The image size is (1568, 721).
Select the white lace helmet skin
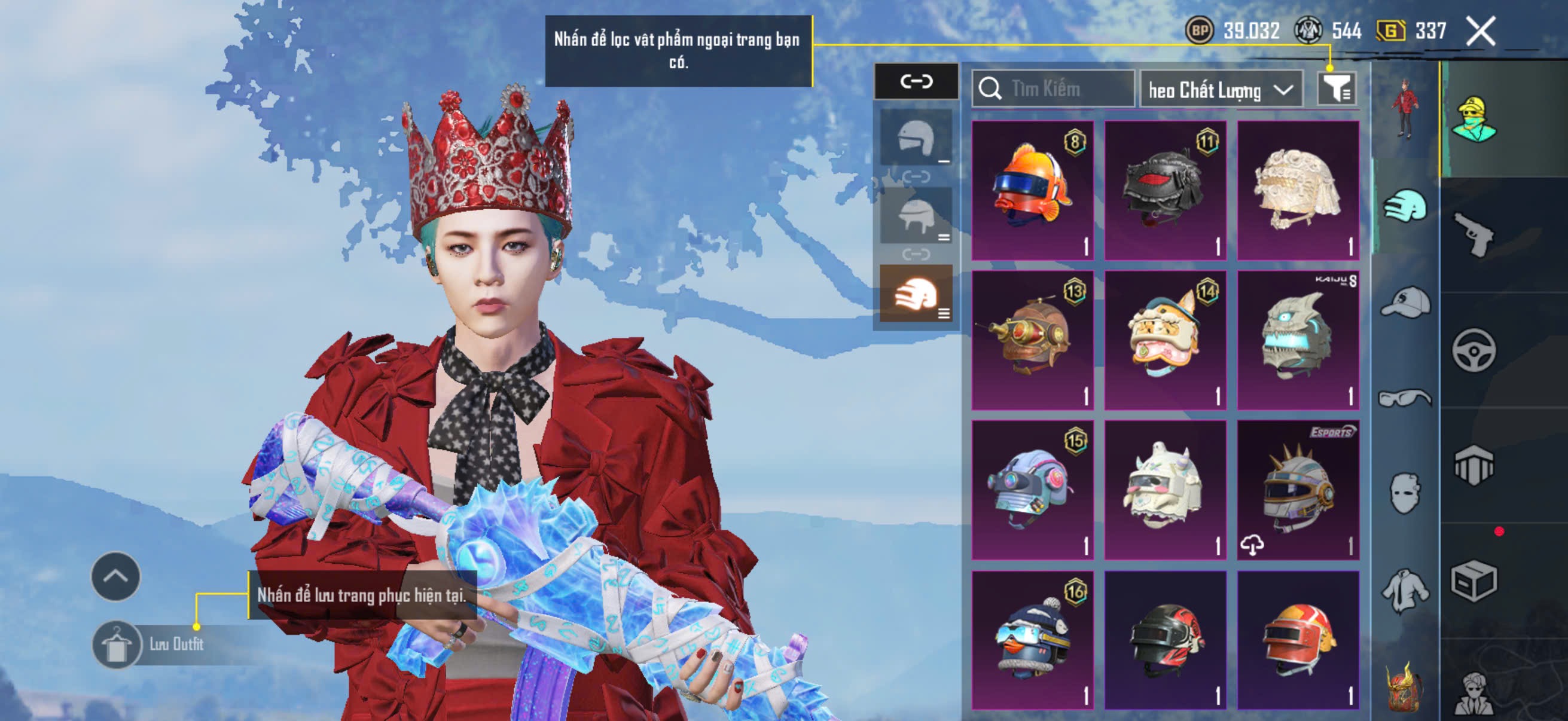1298,191
